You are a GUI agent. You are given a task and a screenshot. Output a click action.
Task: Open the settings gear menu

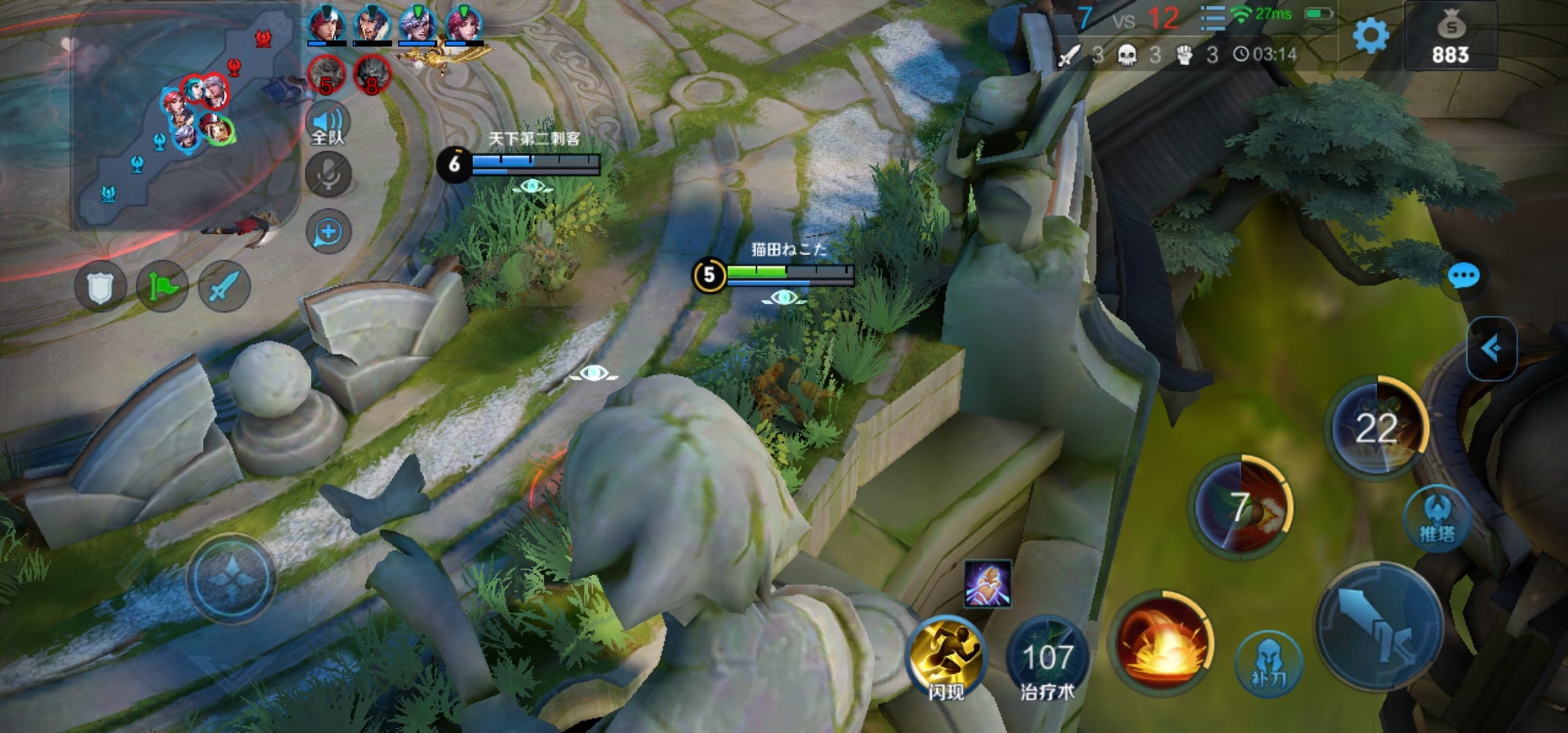[1370, 35]
